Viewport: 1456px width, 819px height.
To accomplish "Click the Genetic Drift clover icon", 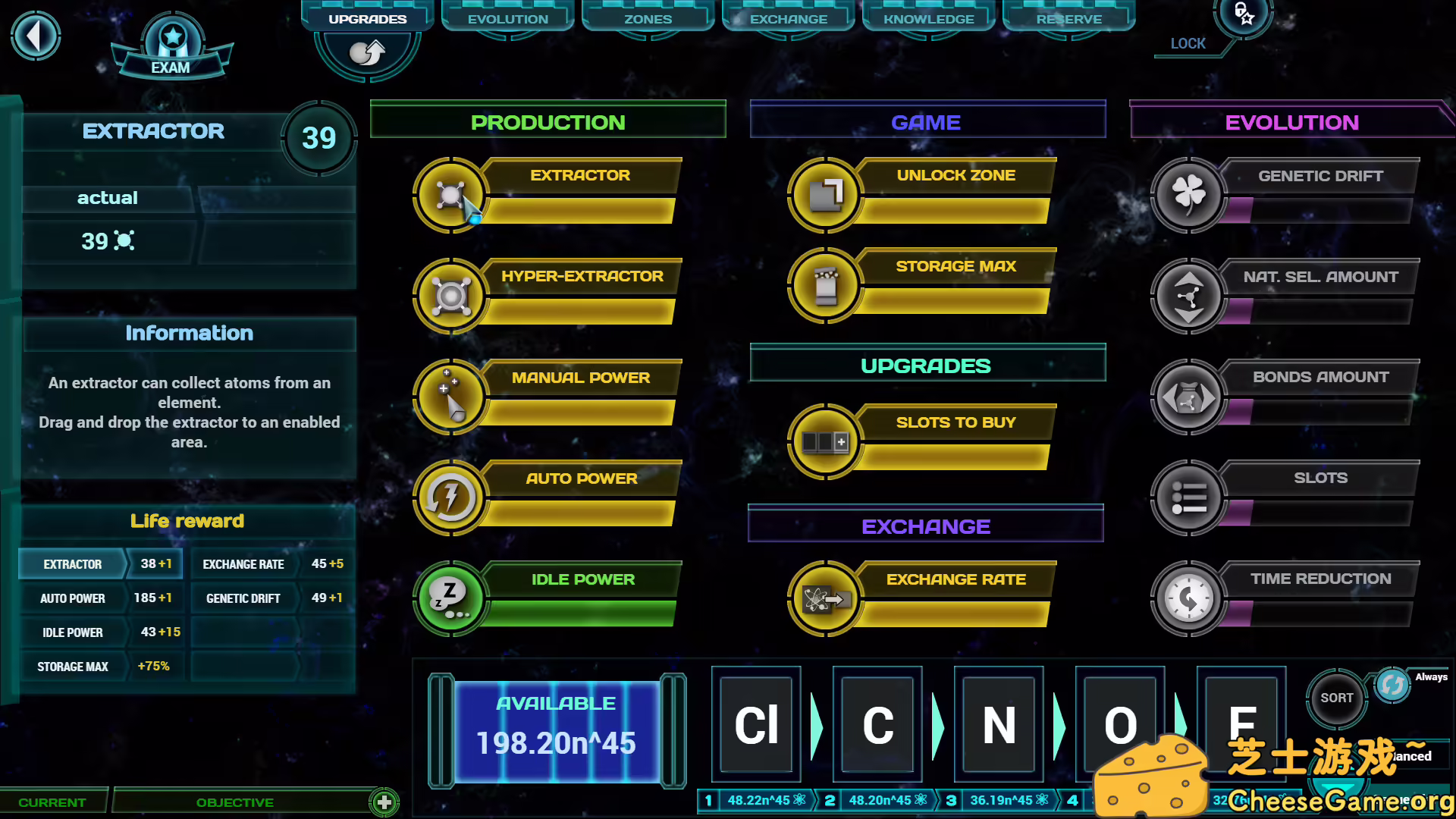I will click(x=1188, y=195).
